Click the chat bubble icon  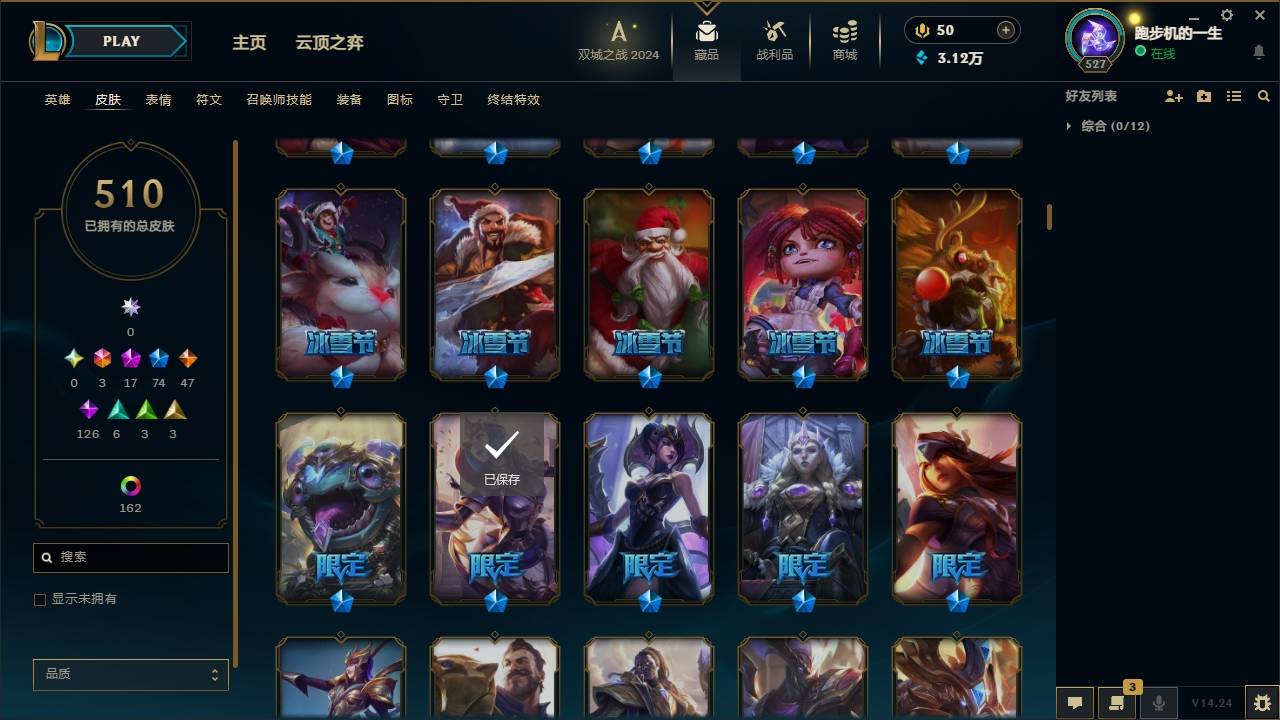(1075, 704)
